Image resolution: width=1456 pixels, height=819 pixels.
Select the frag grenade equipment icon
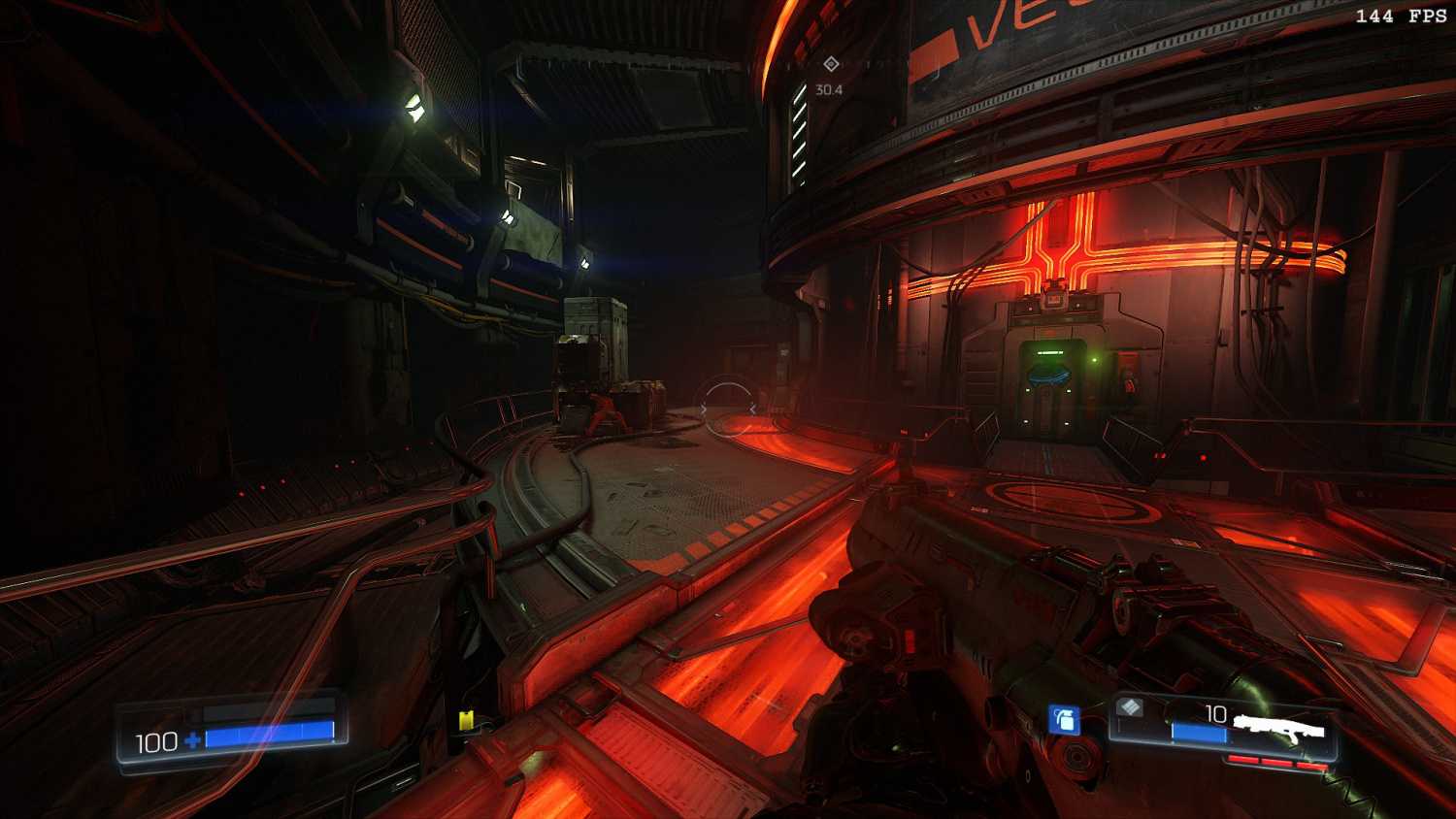tap(1064, 719)
